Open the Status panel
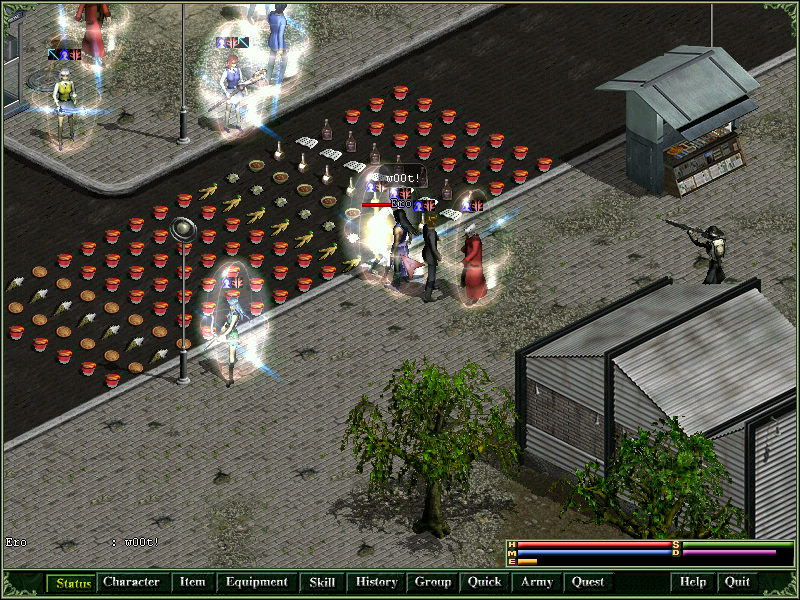The width and height of the screenshot is (800, 600). tap(72, 582)
